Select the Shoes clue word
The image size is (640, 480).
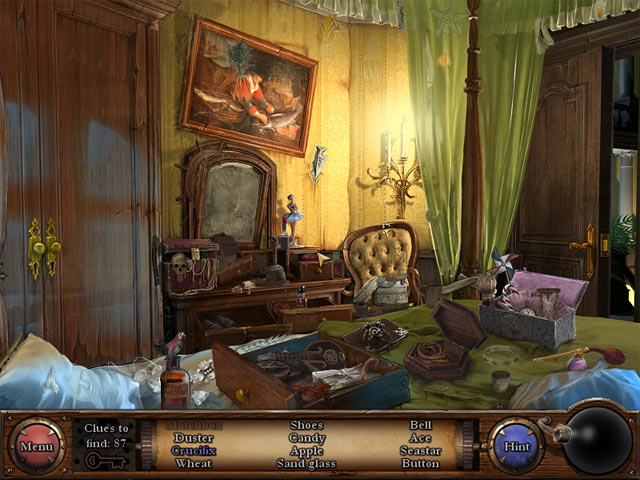coord(306,425)
